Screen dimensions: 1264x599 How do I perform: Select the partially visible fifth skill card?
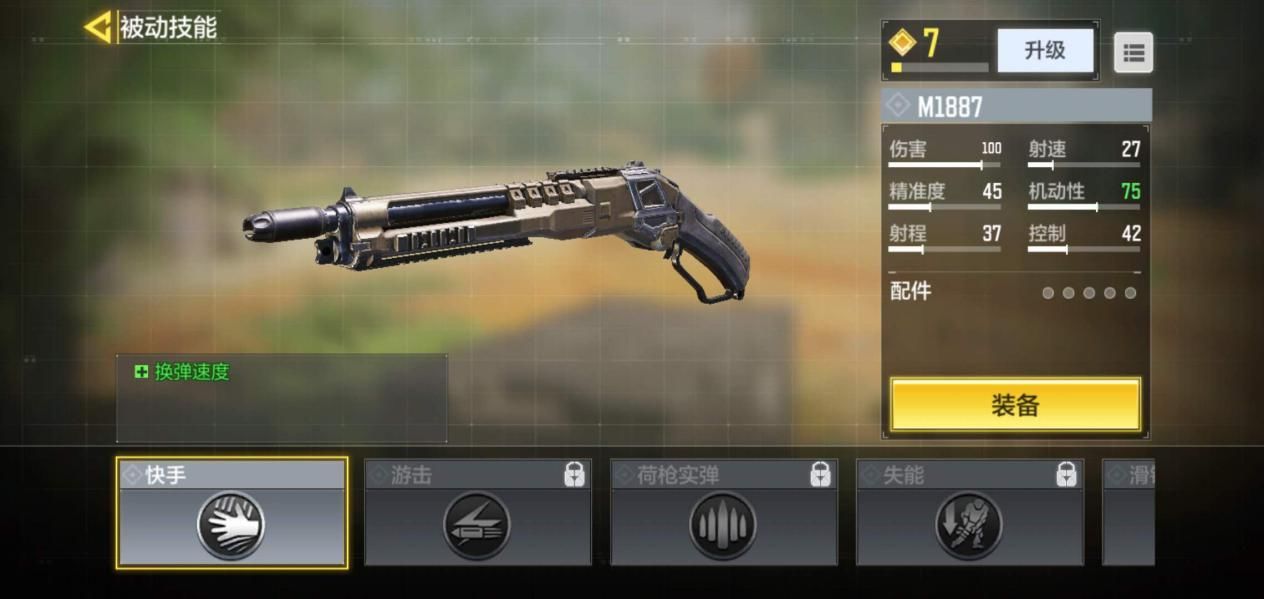(x=1128, y=513)
